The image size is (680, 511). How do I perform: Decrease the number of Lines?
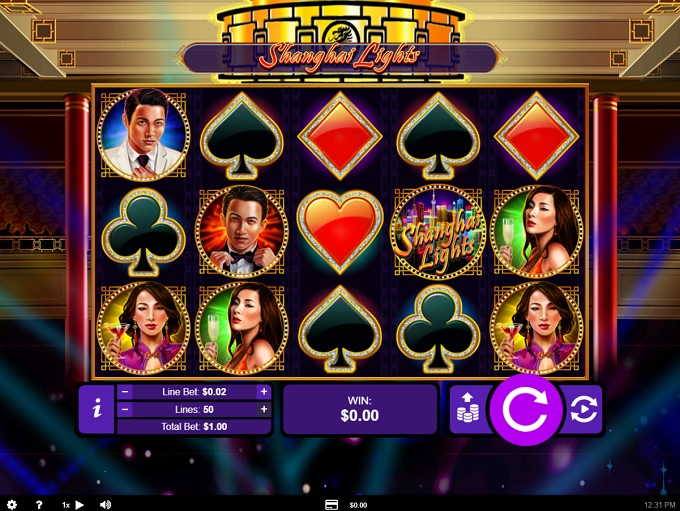pos(126,409)
